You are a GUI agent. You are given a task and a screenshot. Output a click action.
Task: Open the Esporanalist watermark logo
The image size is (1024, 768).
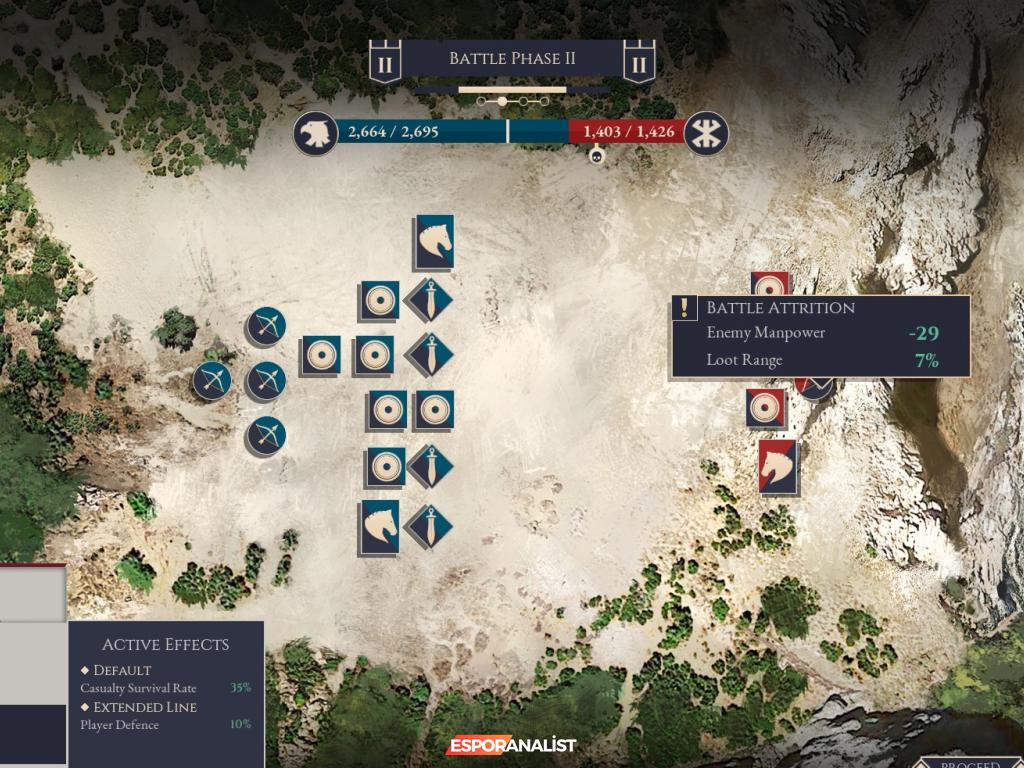click(x=511, y=745)
